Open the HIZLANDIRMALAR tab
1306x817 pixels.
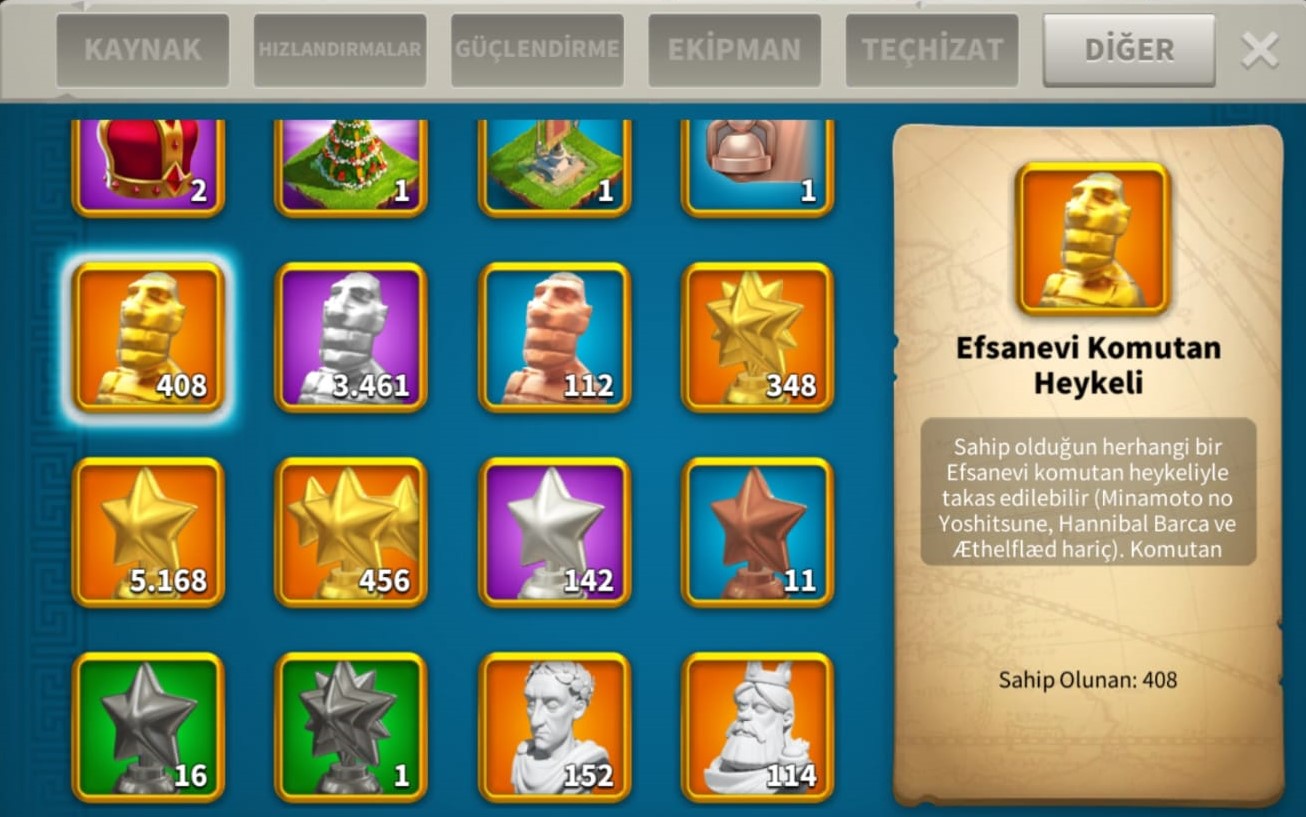click(x=340, y=50)
